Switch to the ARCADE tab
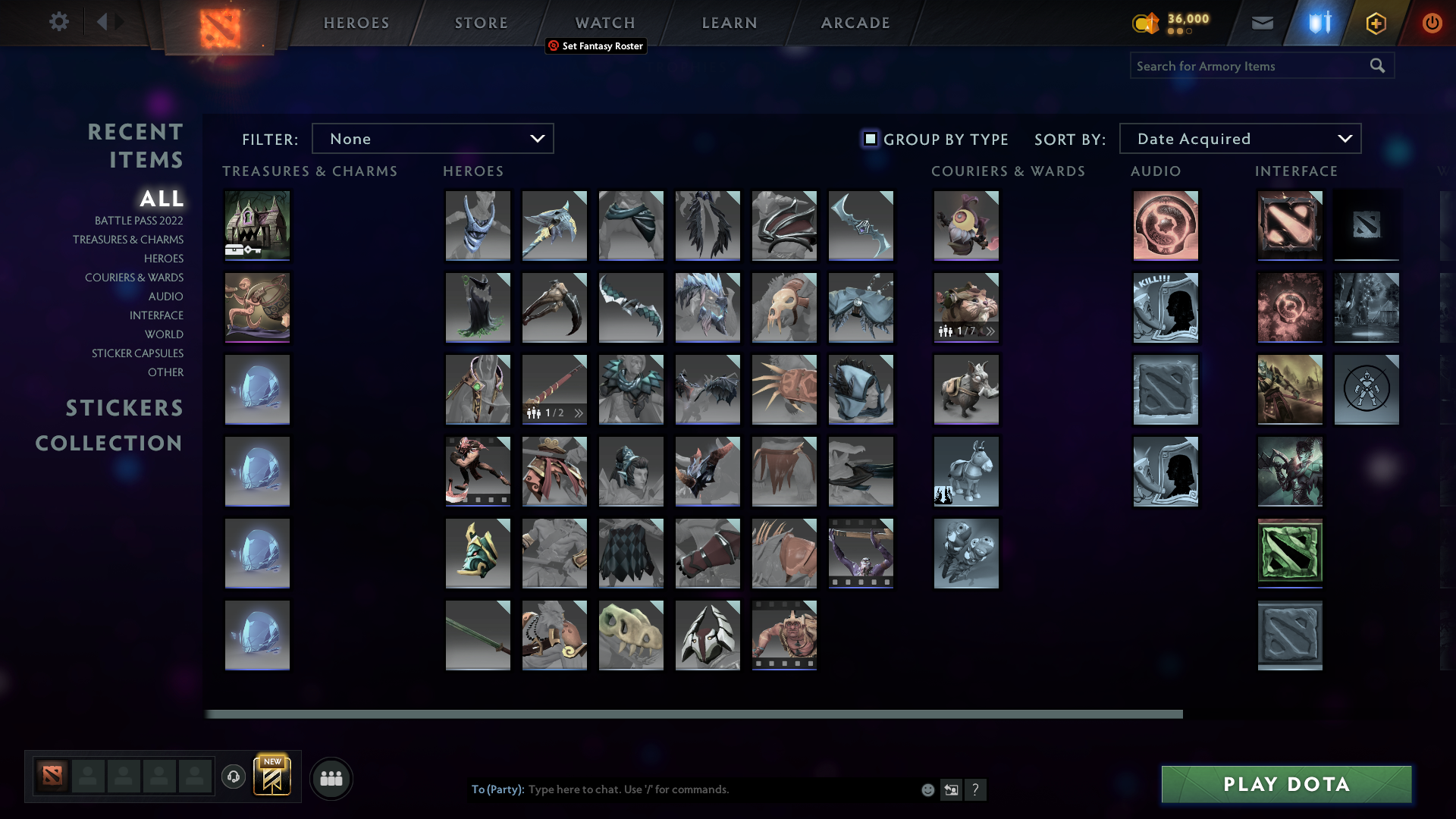The image size is (1456, 819). [x=855, y=23]
